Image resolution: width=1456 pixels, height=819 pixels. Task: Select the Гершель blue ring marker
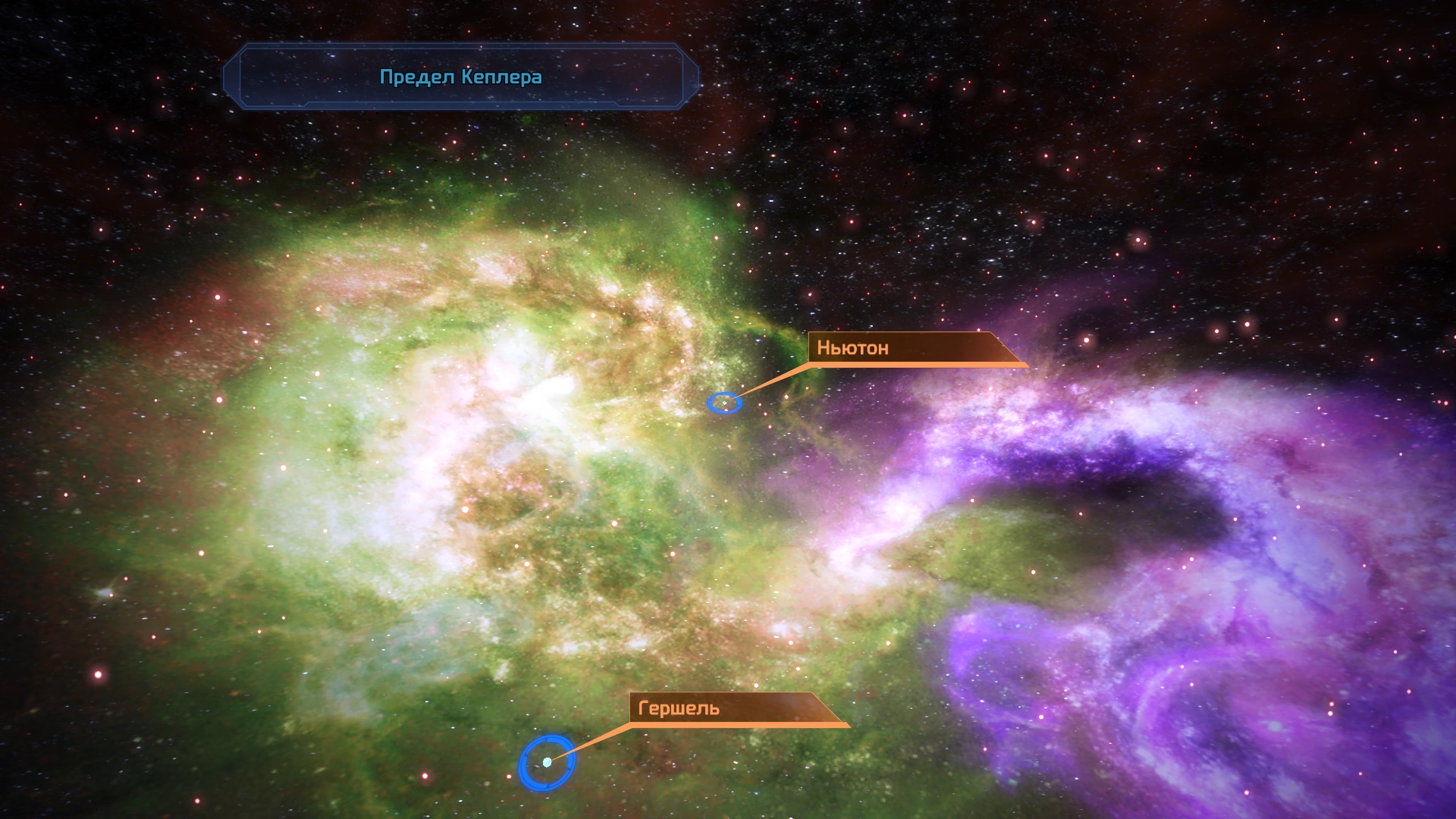click(547, 762)
